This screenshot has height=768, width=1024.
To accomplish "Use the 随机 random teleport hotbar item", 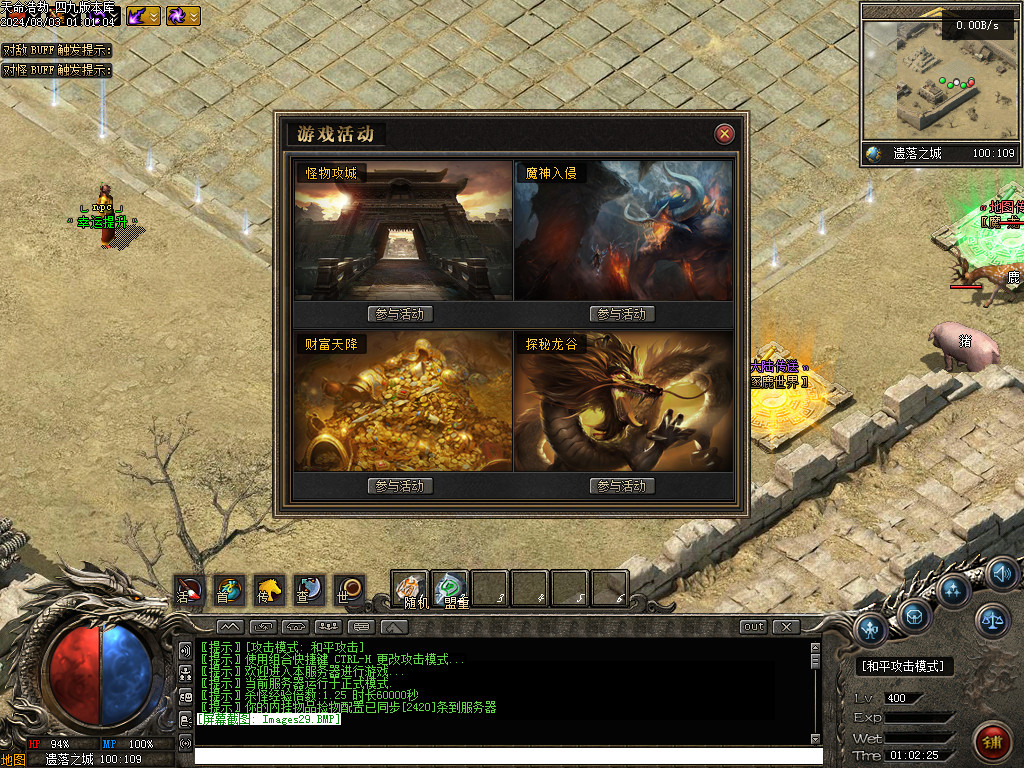I will tap(410, 588).
